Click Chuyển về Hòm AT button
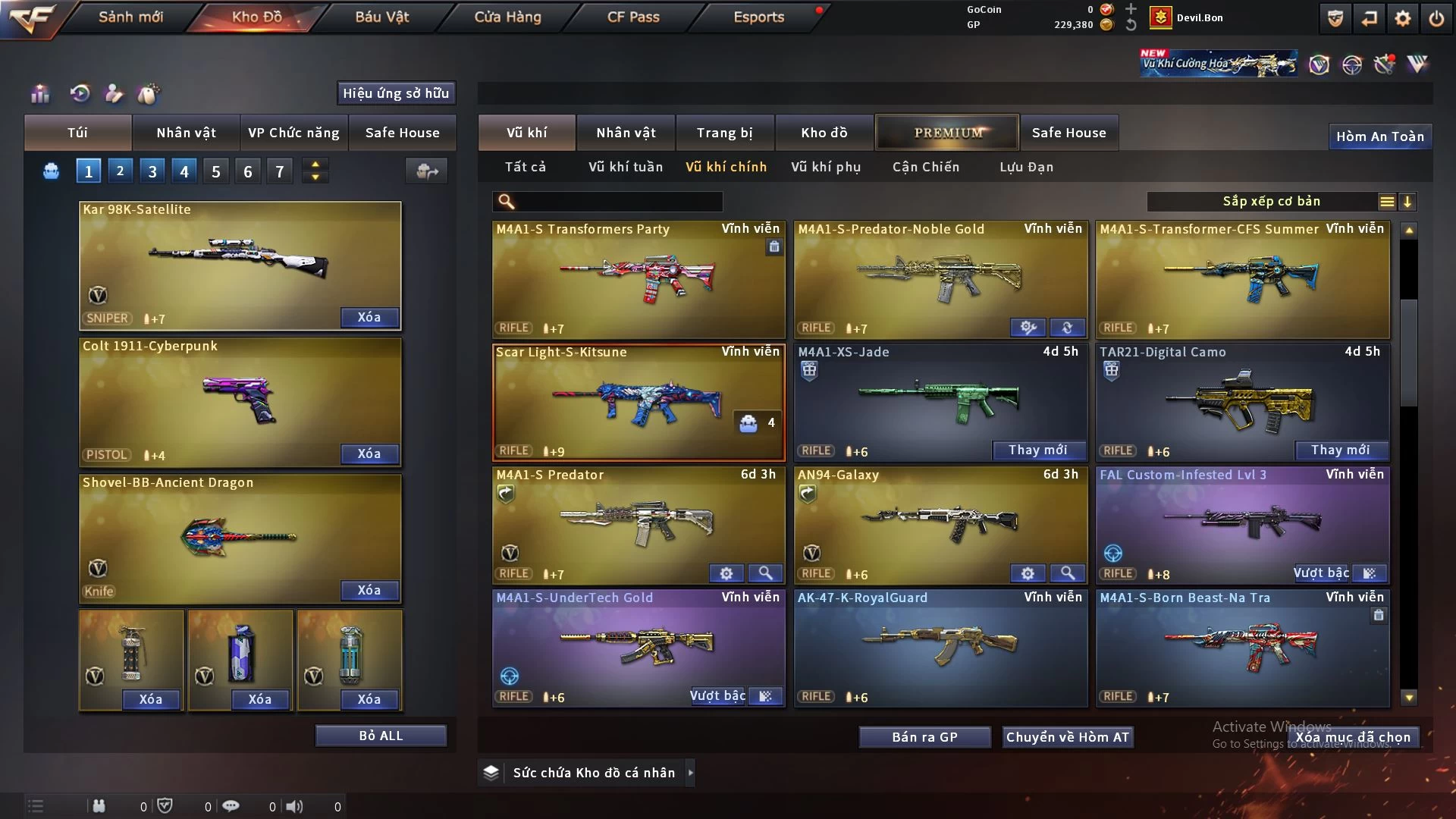 [x=1068, y=737]
